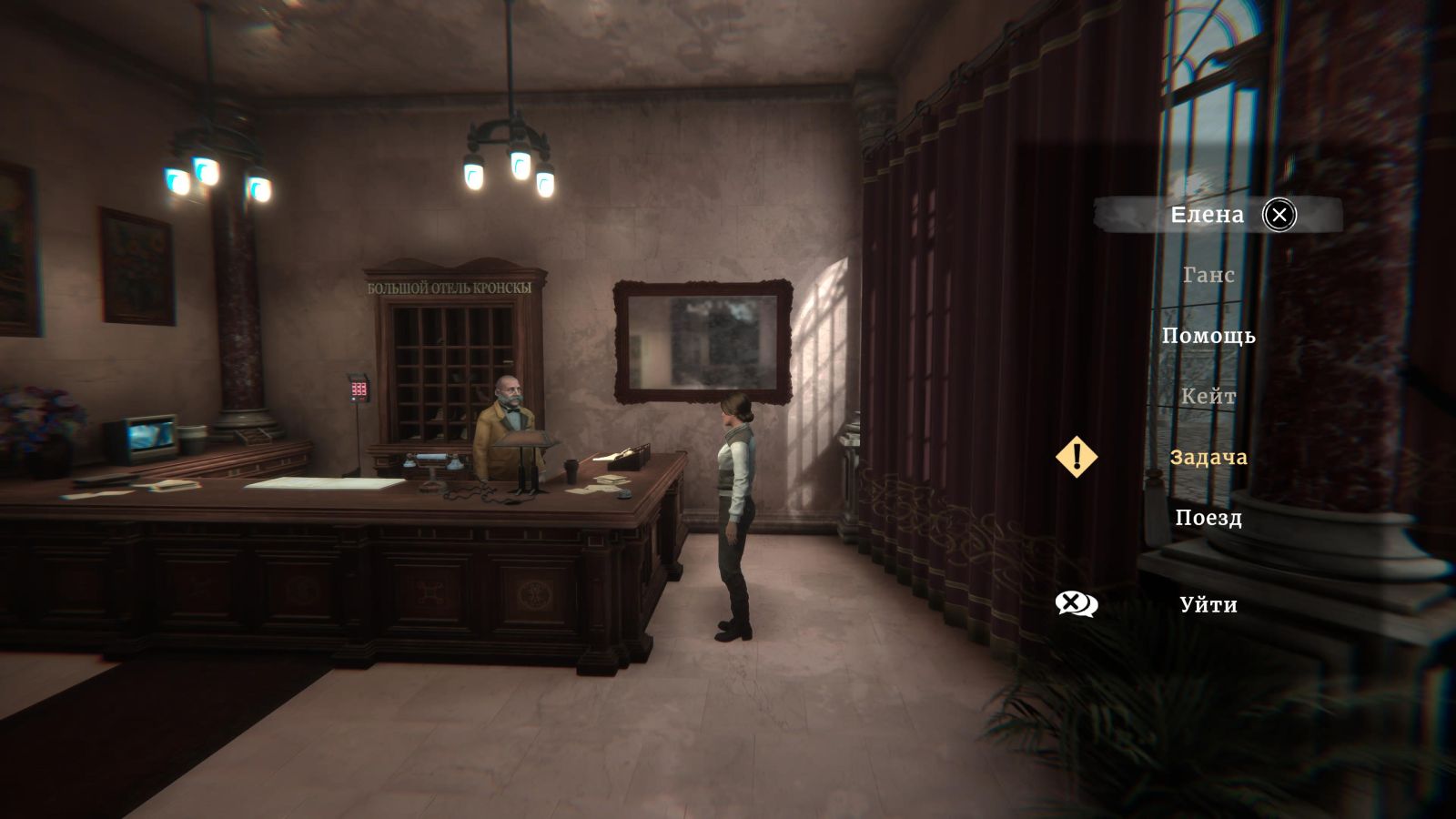1456x819 pixels.
Task: Pick the Кейт conversation topic
Action: [x=1208, y=397]
